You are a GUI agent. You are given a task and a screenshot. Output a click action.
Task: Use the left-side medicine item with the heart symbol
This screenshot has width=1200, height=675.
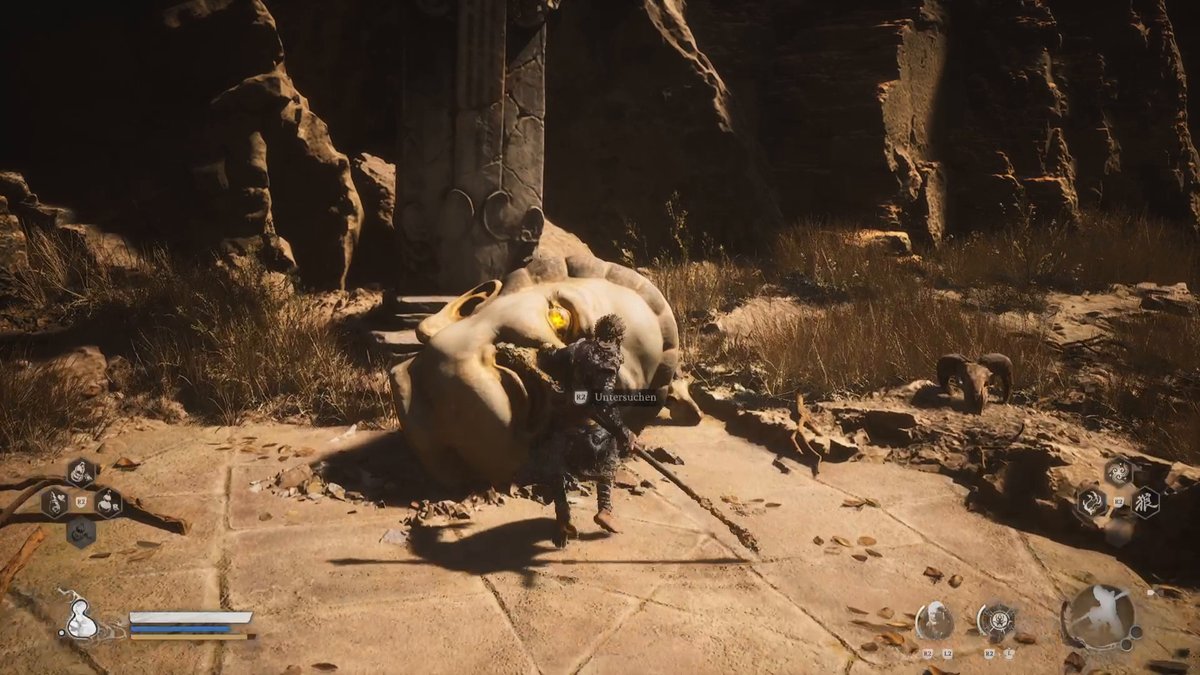click(55, 501)
